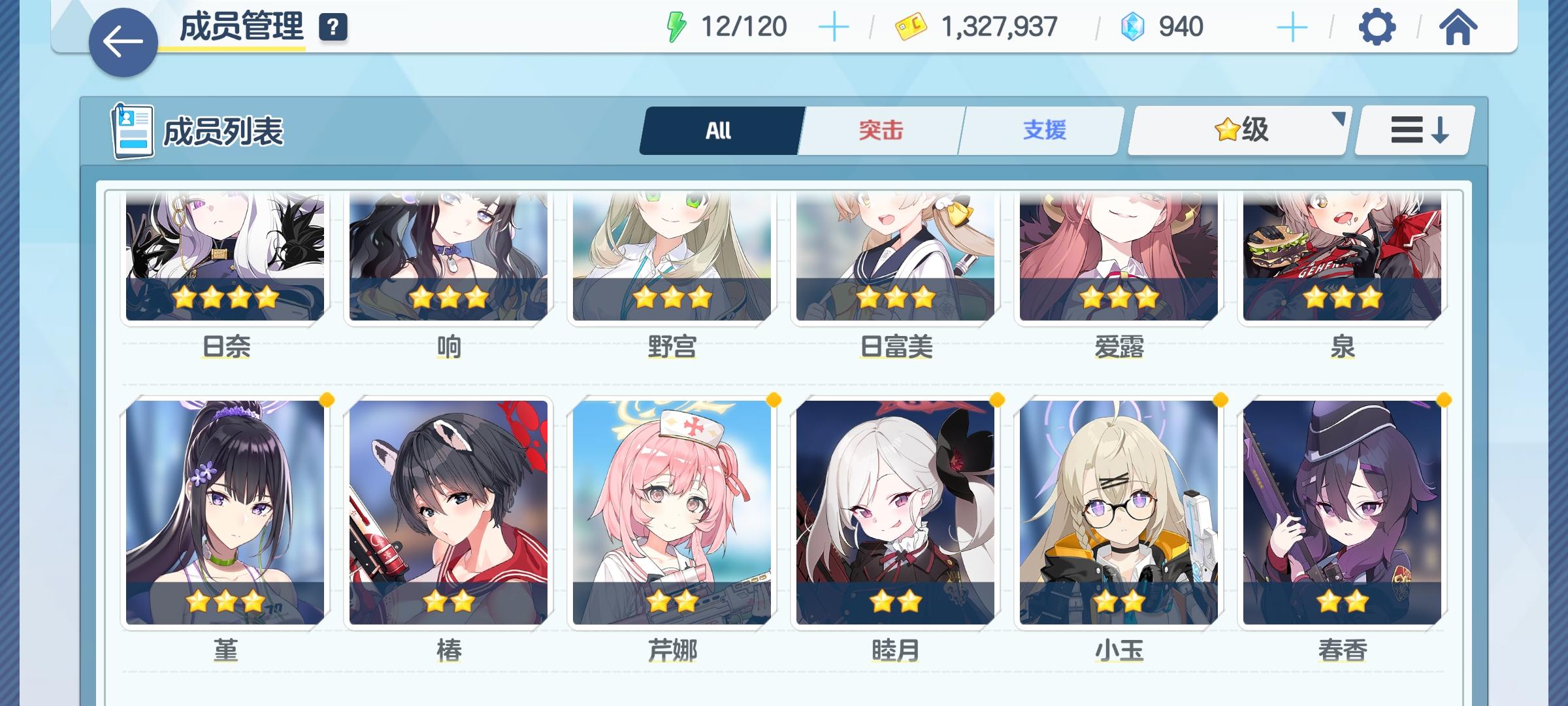Click the help question mark icon
The height and width of the screenshot is (706, 1568).
pos(333,29)
